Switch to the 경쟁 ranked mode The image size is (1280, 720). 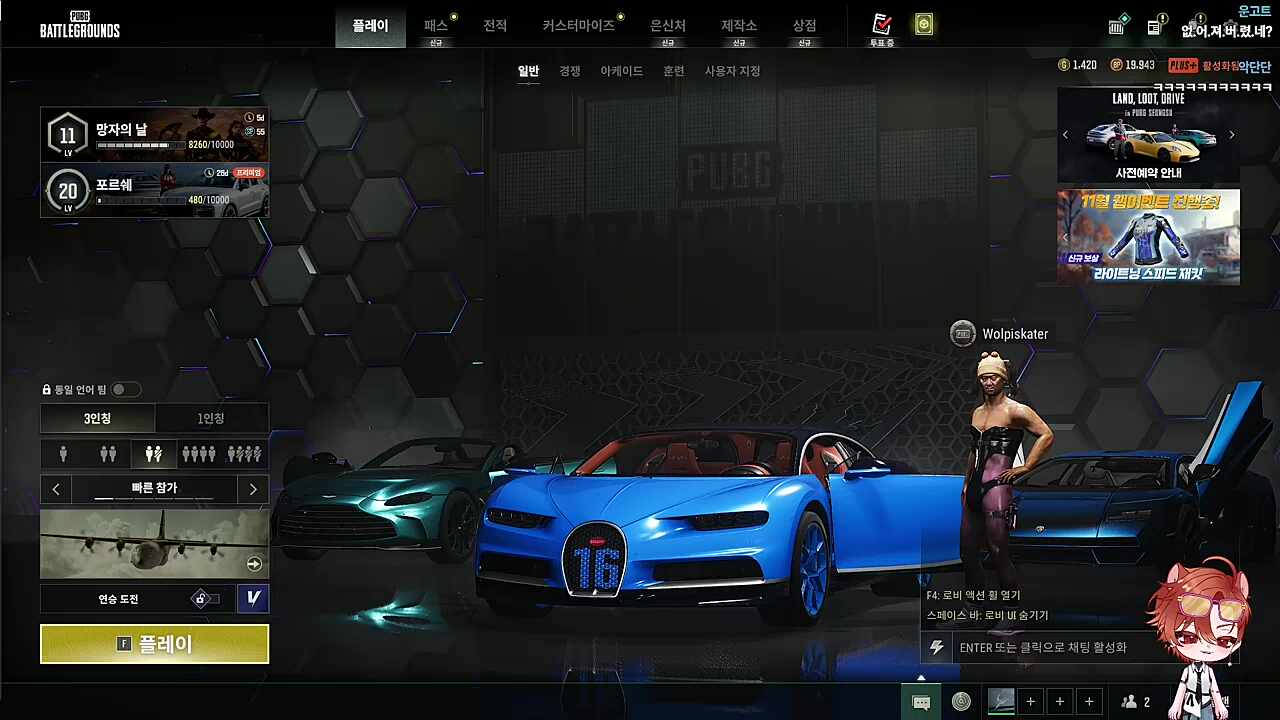point(570,71)
